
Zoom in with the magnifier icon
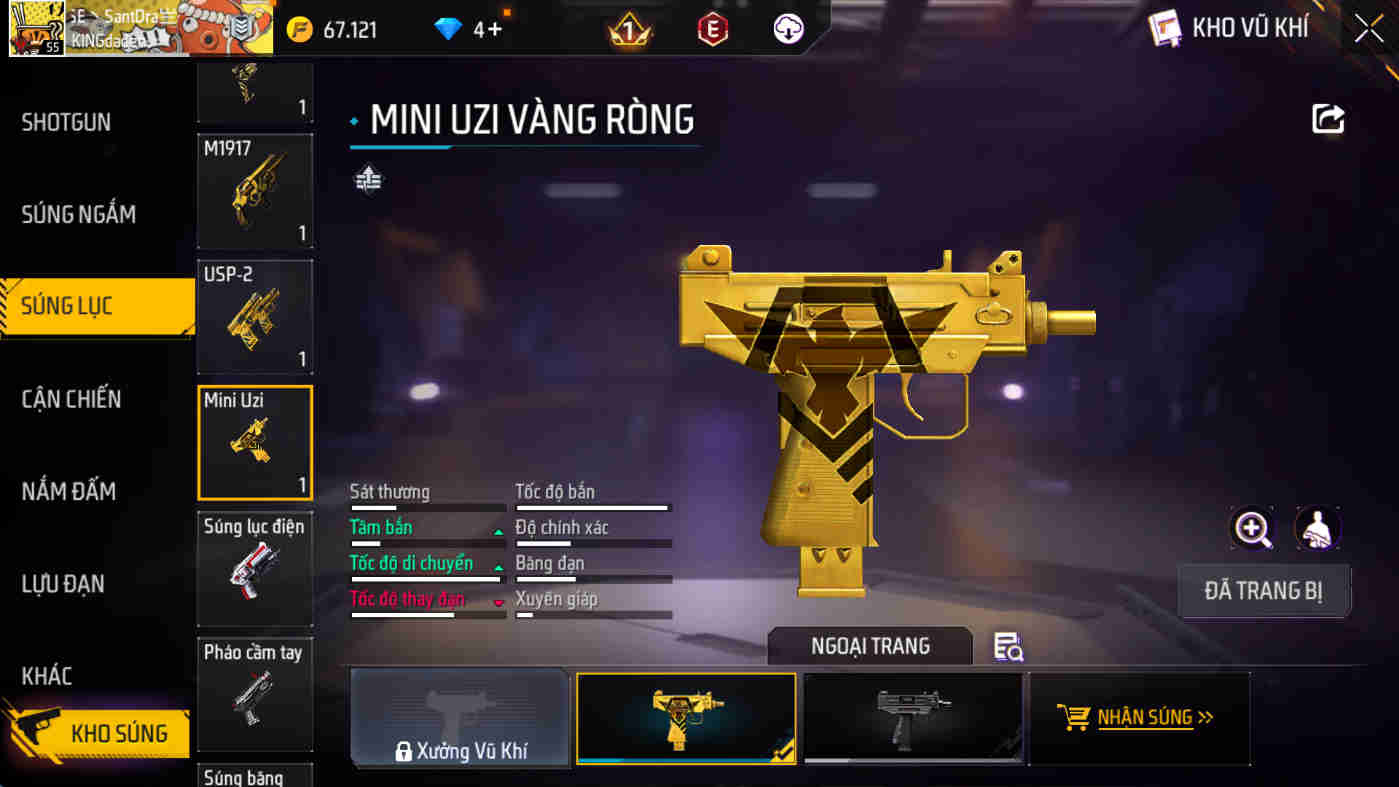1252,528
